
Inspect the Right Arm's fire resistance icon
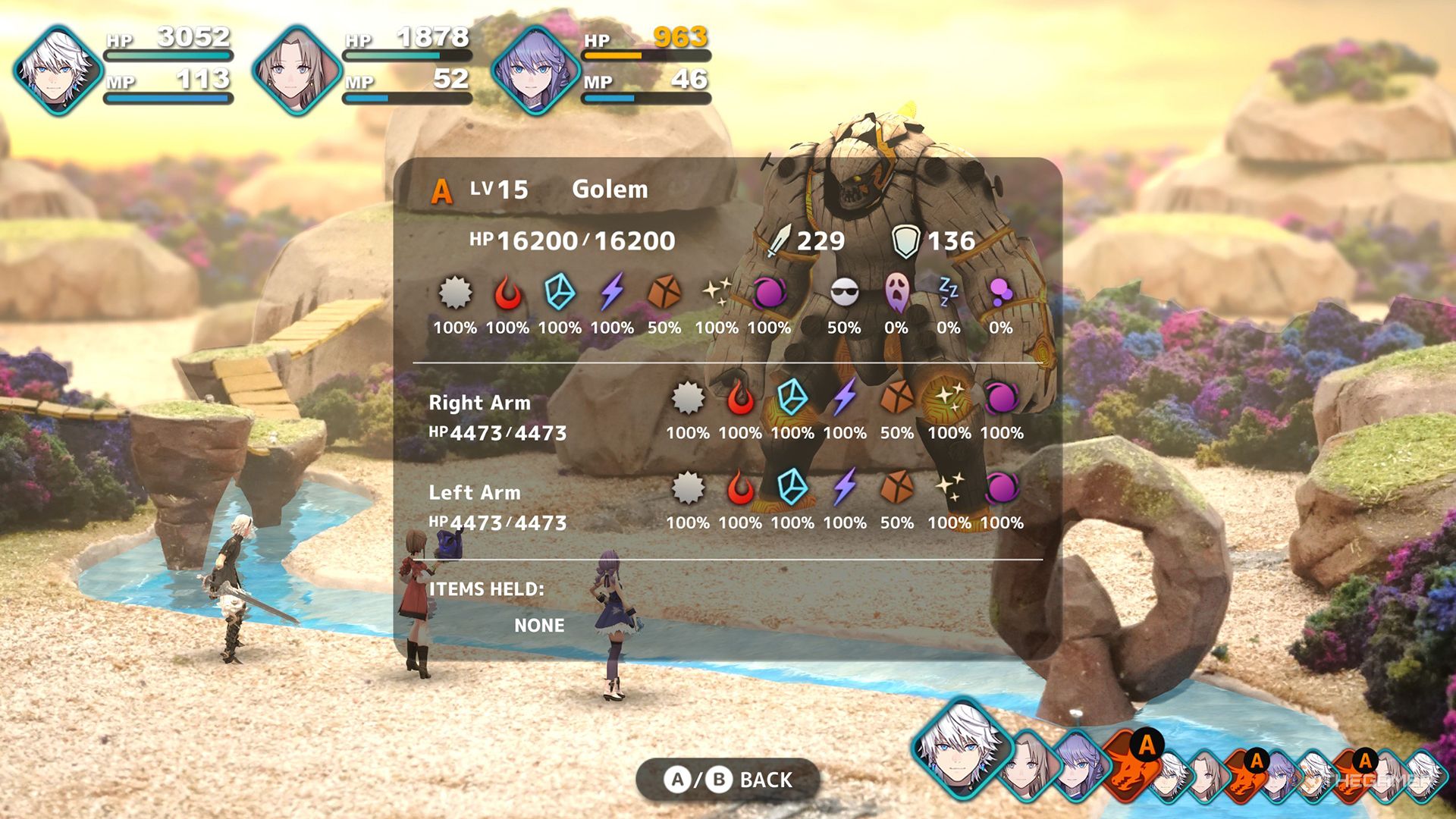pyautogui.click(x=740, y=398)
